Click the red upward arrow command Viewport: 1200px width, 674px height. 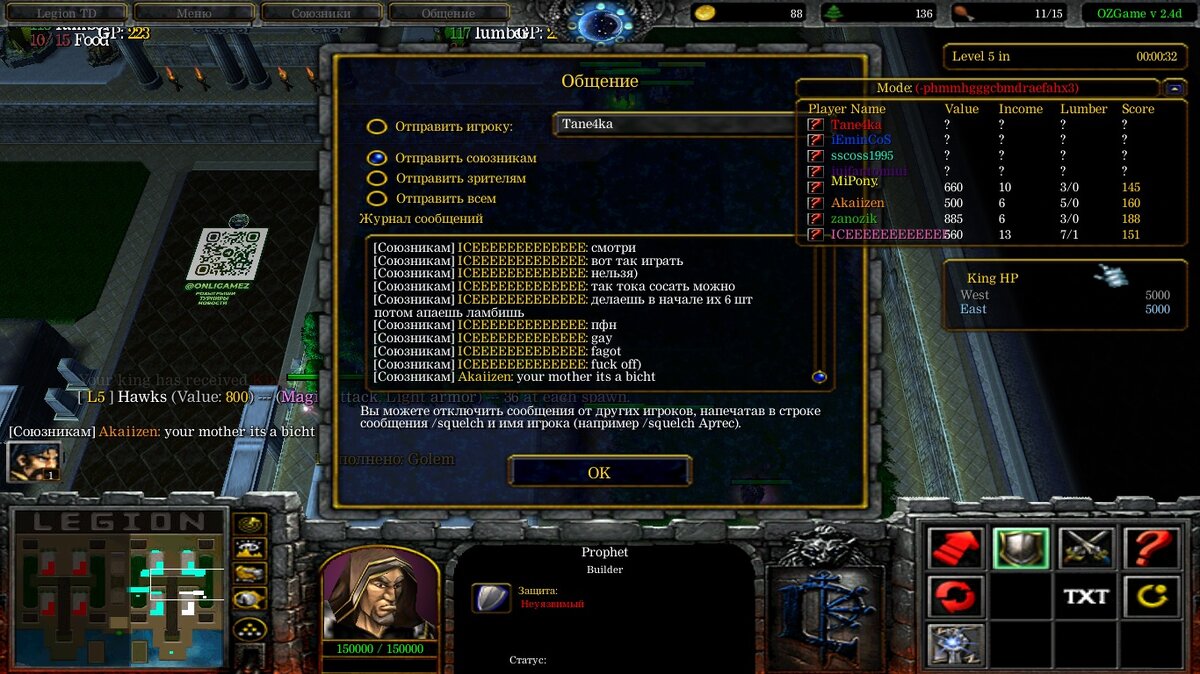(x=955, y=548)
